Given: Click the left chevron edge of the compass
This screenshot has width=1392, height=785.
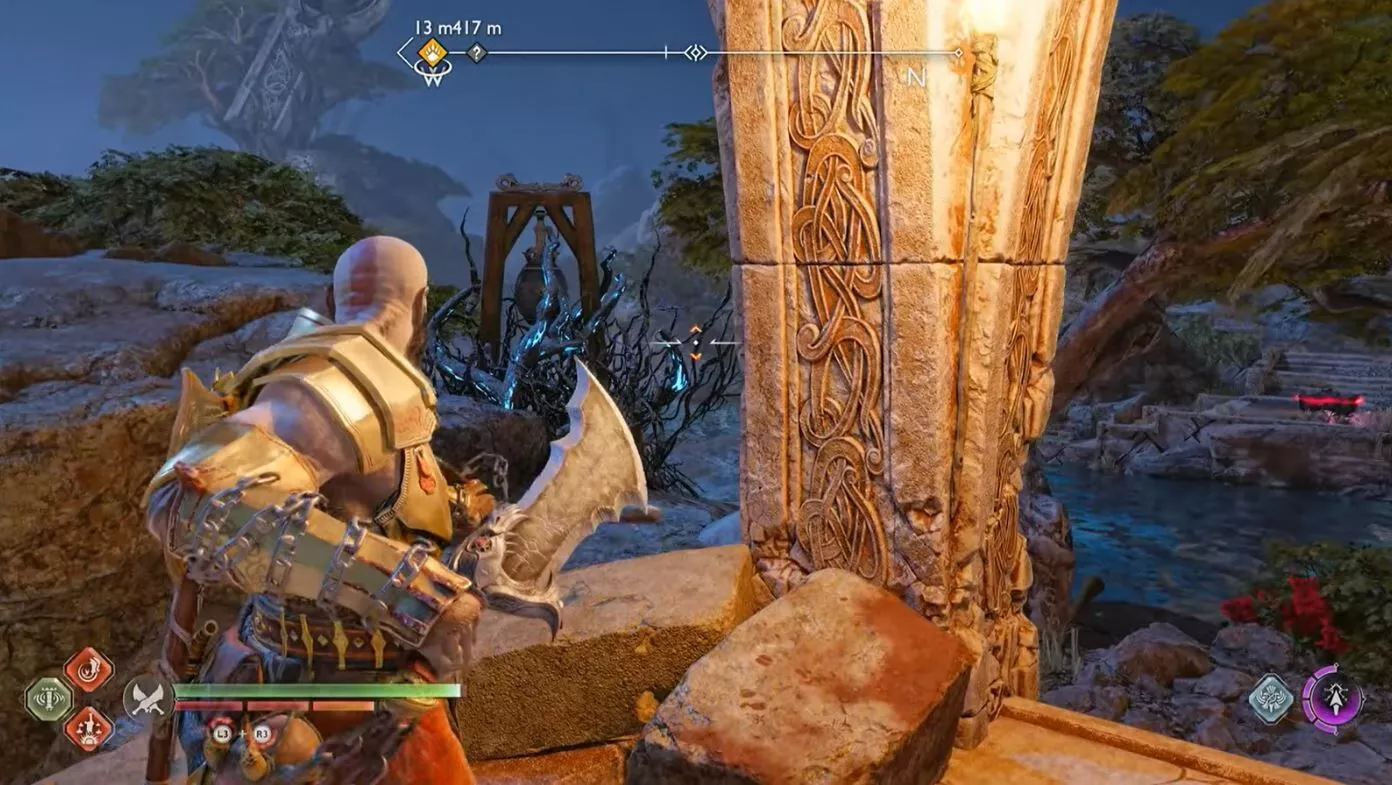Looking at the screenshot, I should coord(401,52).
